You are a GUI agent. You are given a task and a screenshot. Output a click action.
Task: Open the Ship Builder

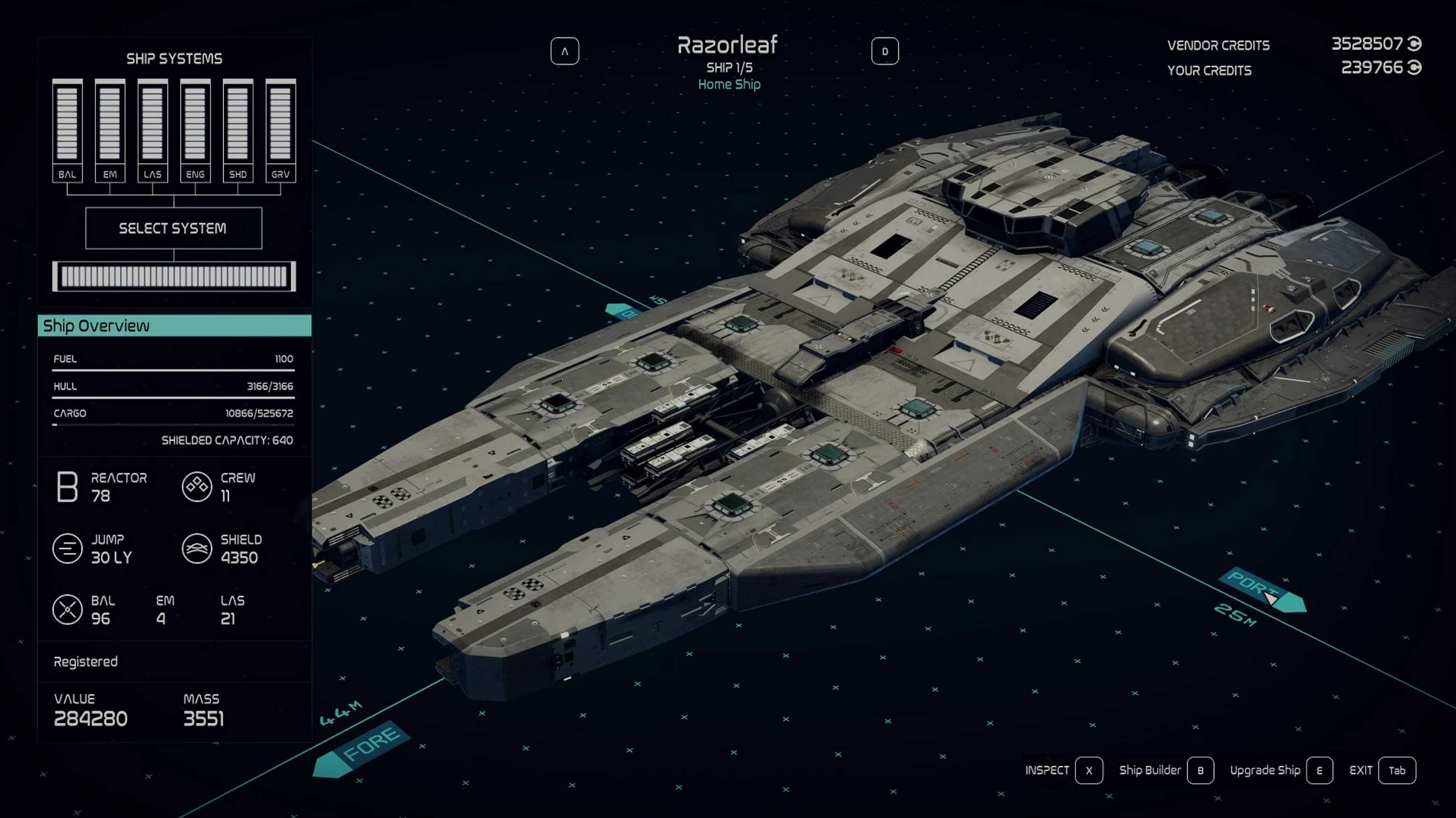coord(1200,770)
